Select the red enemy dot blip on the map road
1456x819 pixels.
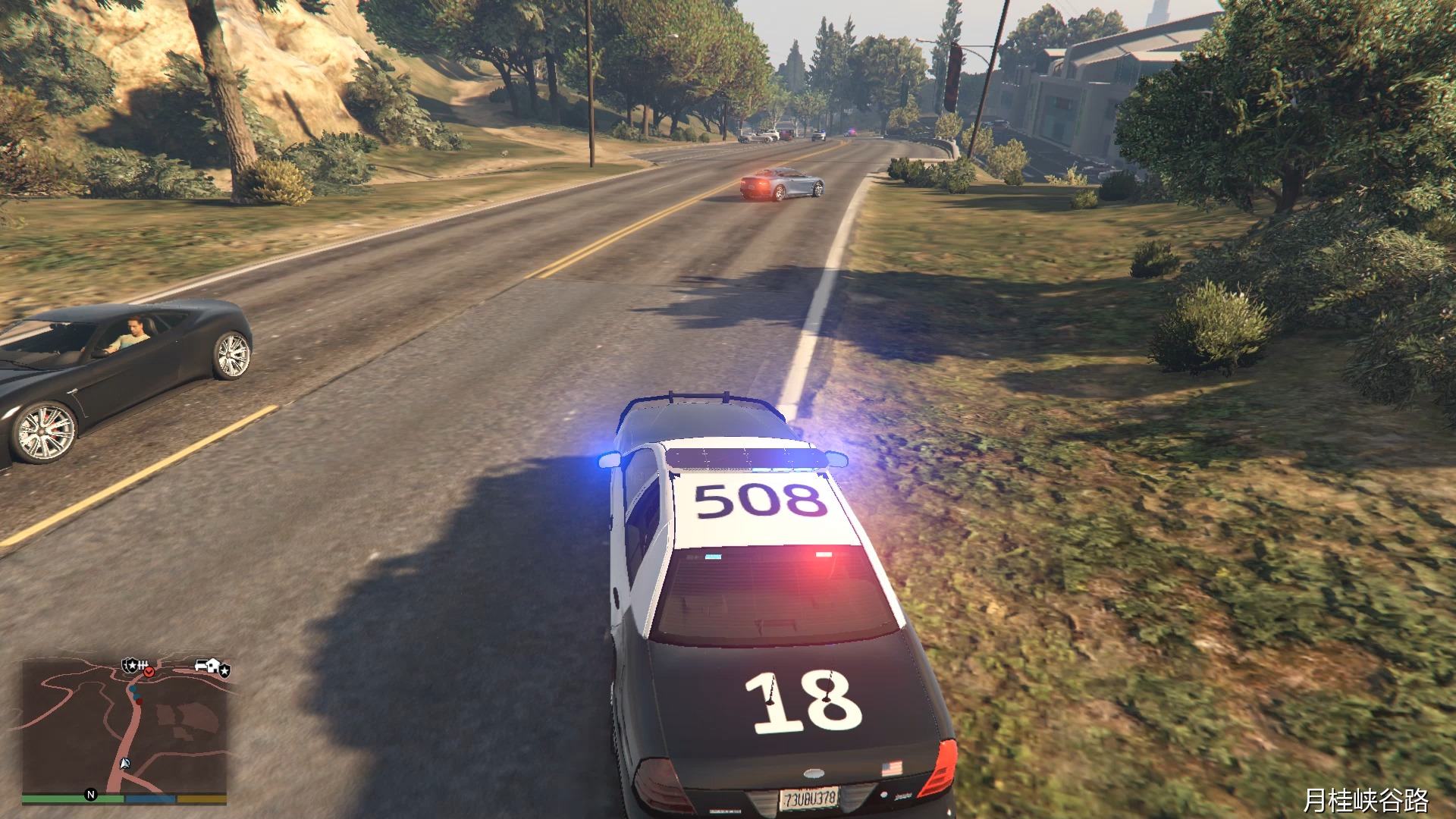140,701
